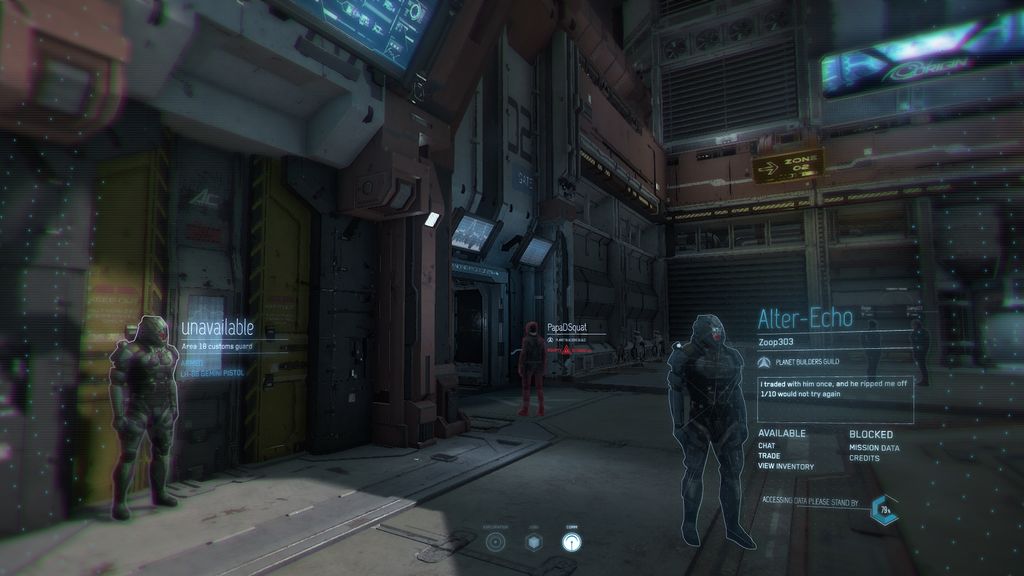Choose the Chat option for Alter-Echo

pos(767,446)
